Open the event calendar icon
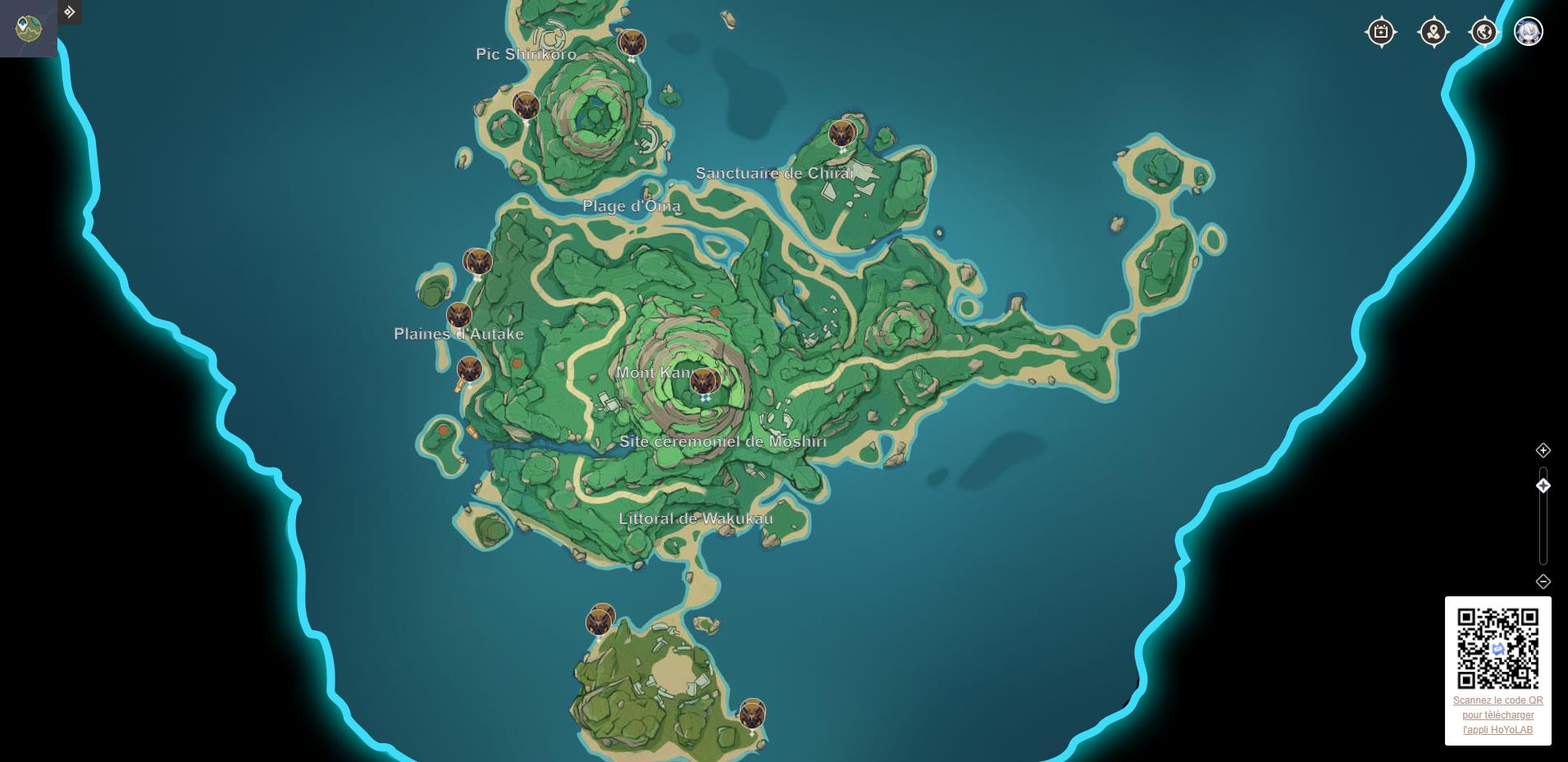This screenshot has height=762, width=1568. point(1380,31)
